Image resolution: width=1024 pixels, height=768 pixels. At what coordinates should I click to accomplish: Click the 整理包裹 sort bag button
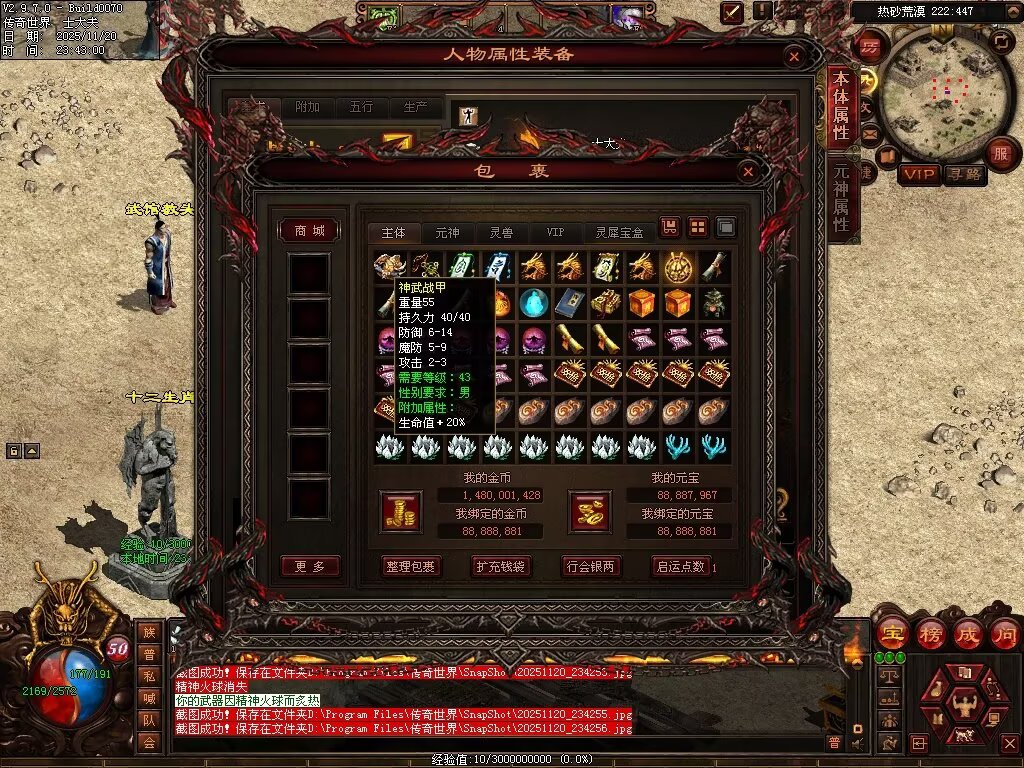(411, 566)
